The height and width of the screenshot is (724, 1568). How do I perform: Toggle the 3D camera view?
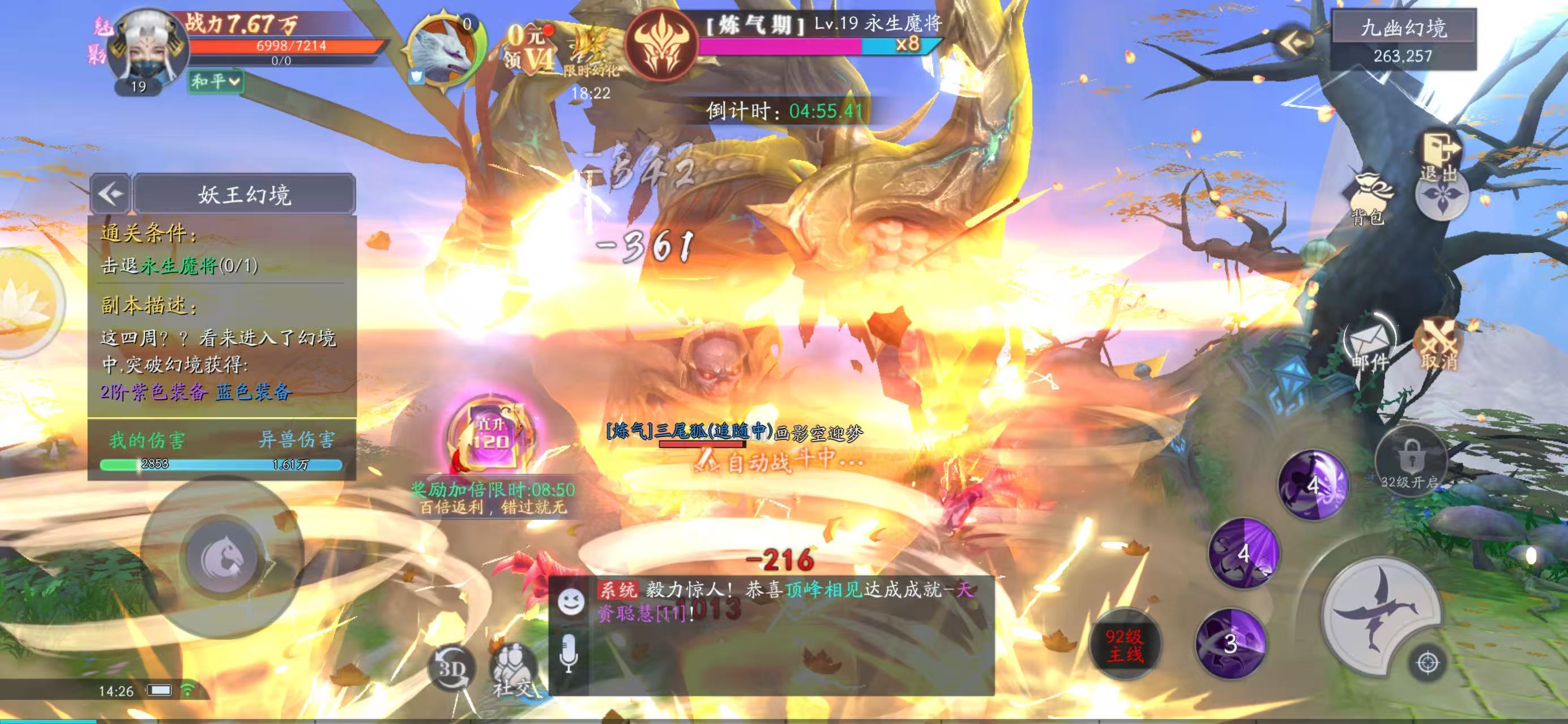tap(452, 668)
